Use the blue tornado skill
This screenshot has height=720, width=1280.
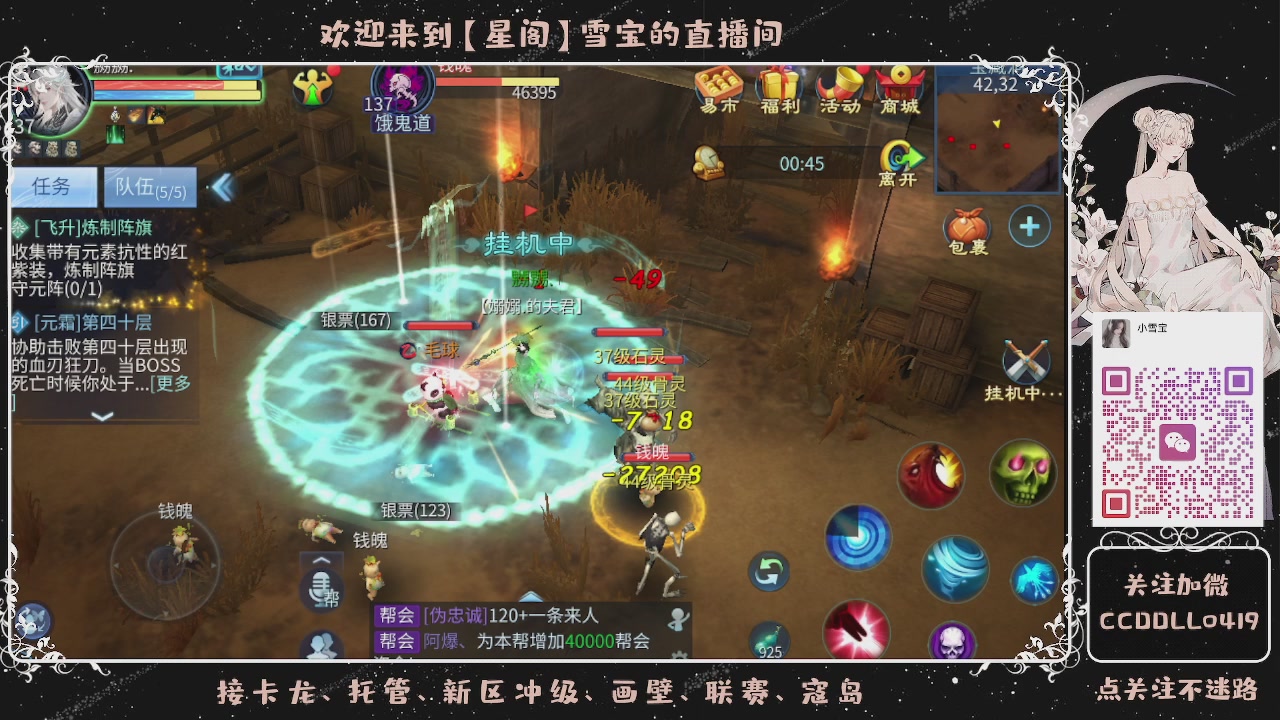pyautogui.click(x=955, y=565)
